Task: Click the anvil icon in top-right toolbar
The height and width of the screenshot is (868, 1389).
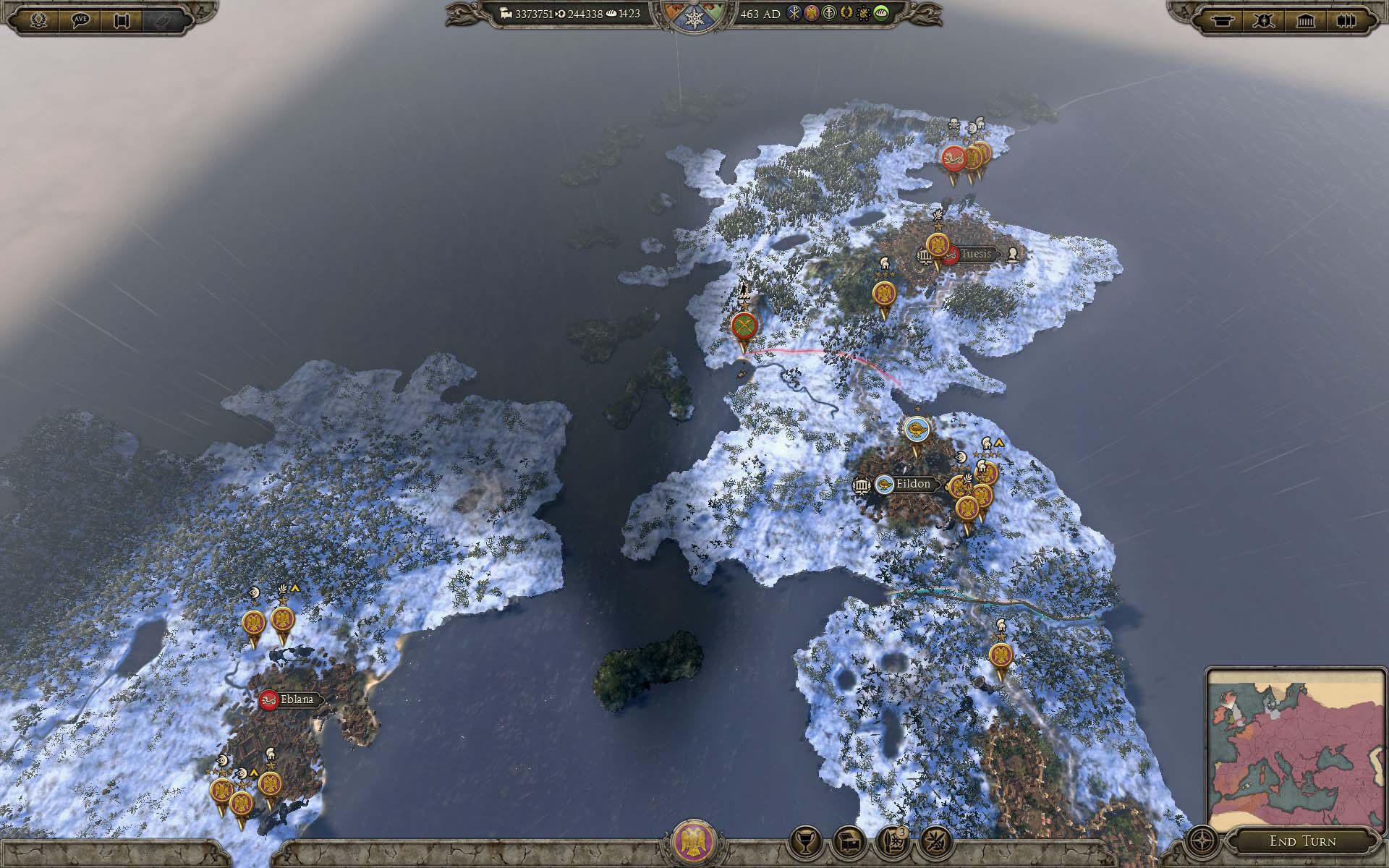Action: [1223, 20]
